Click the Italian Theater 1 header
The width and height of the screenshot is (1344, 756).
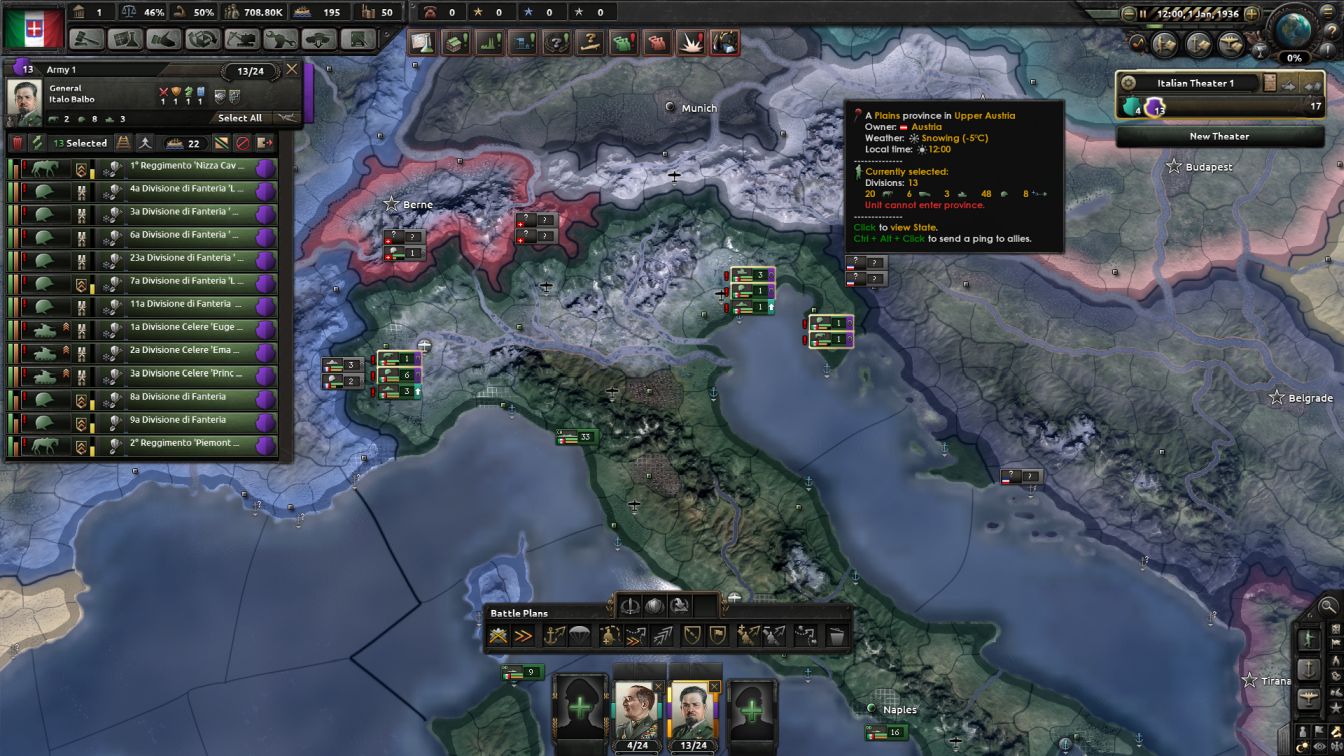(1196, 83)
